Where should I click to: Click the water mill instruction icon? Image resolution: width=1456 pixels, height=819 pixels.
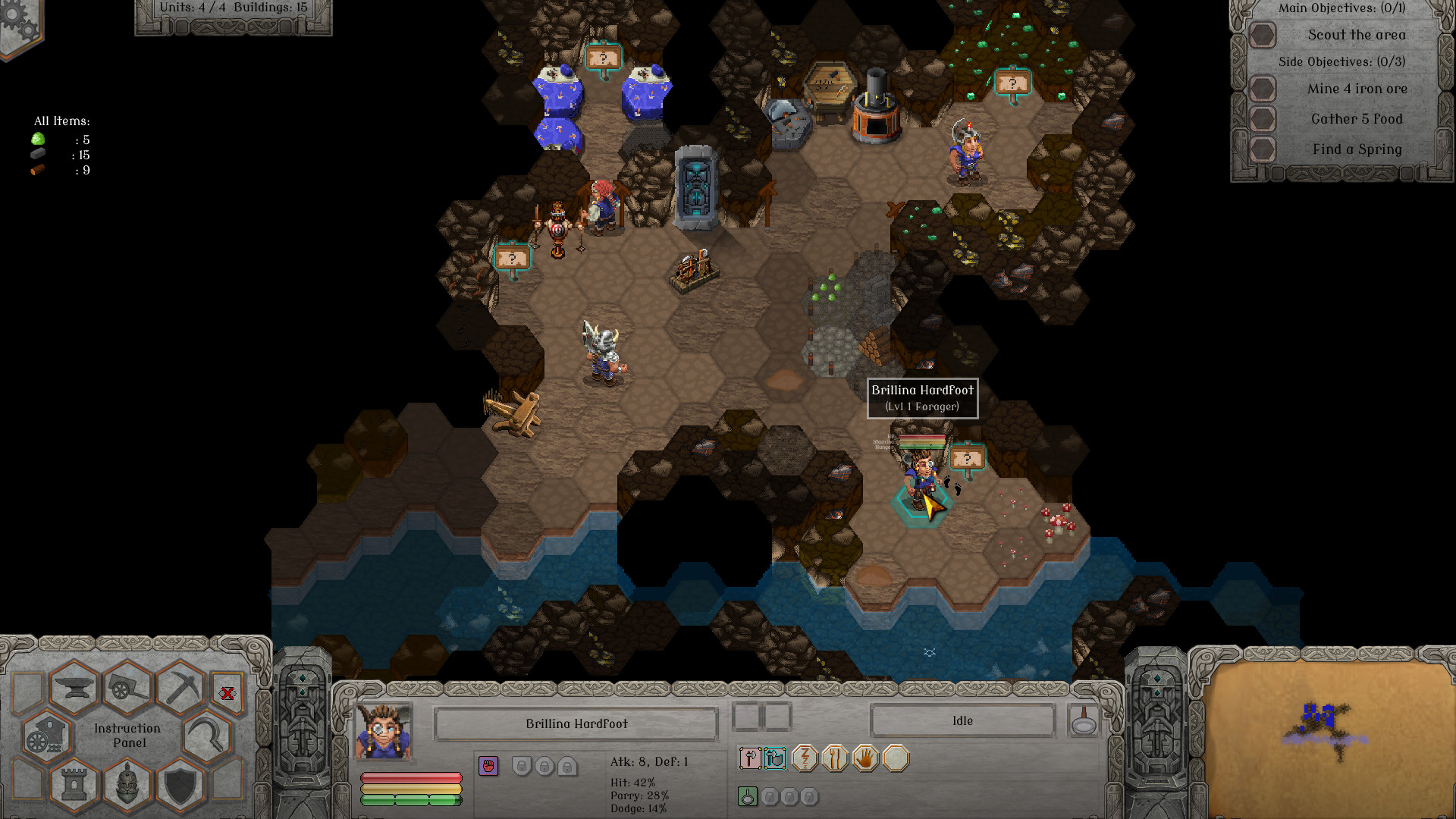coord(45,737)
